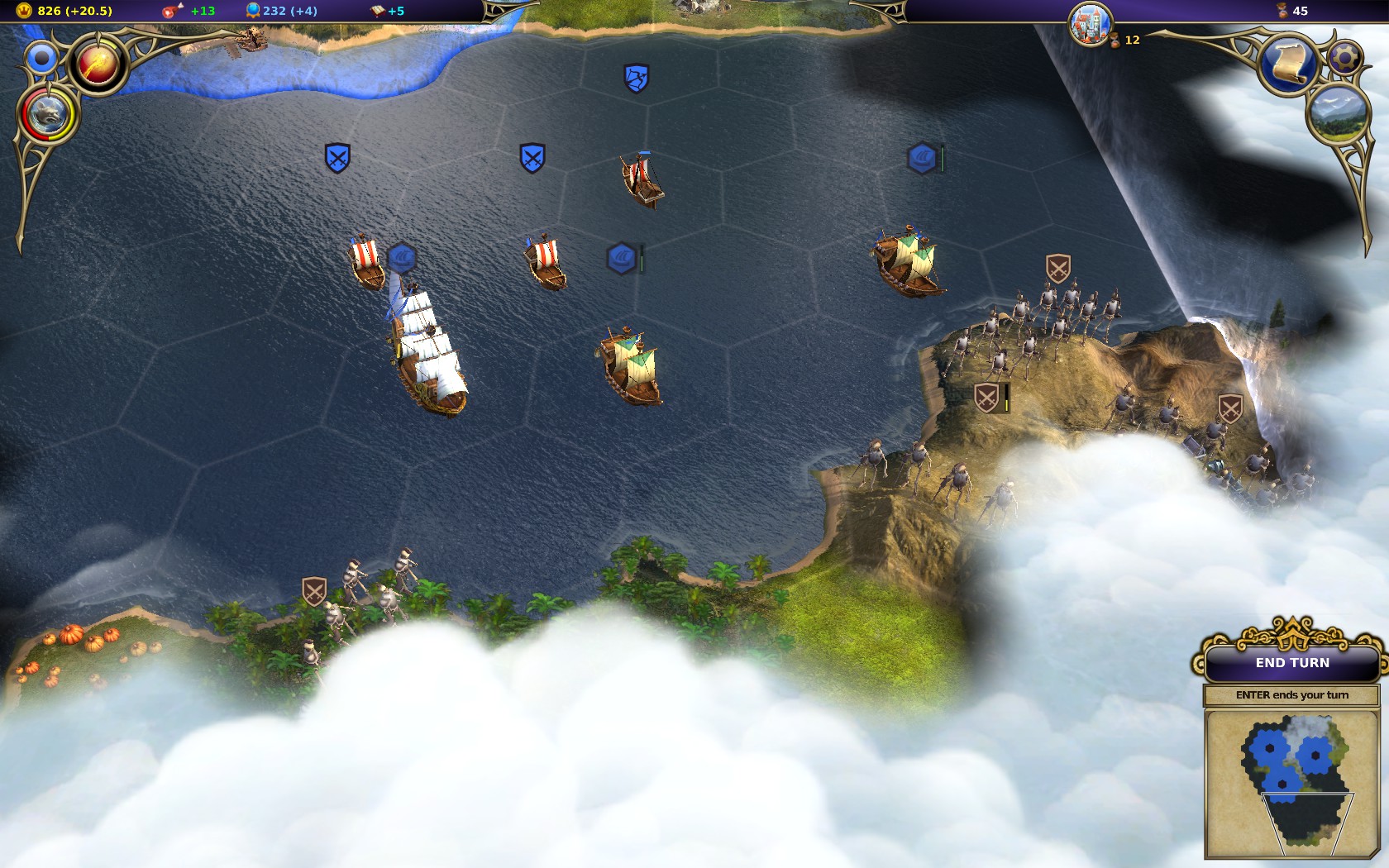Open the fiery spell orb
This screenshot has height=868, width=1389.
[x=98, y=64]
